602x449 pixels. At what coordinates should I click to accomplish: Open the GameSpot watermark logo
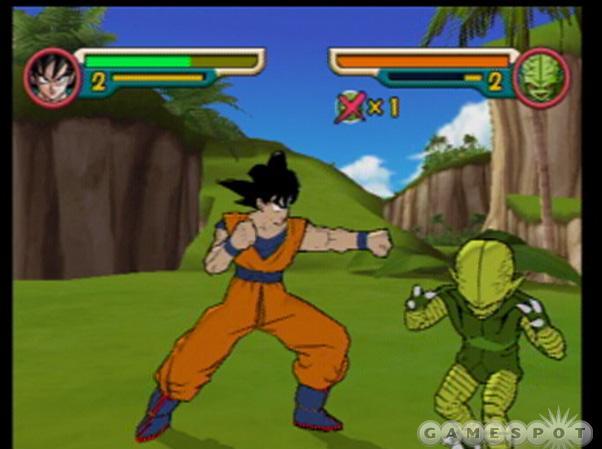[x=505, y=432]
